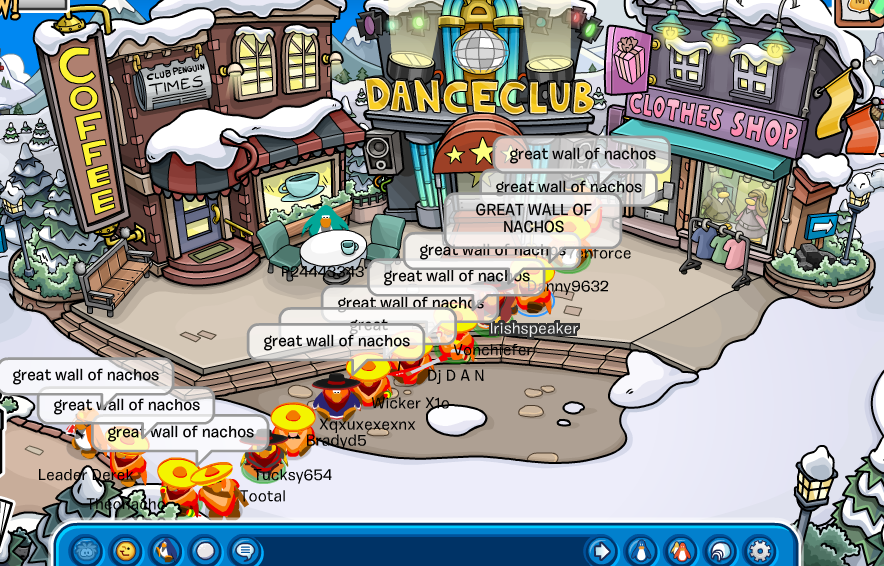Viewport: 884px width, 566px height.
Task: Open the emoticons menu with the smiley face
Action: [x=125, y=550]
